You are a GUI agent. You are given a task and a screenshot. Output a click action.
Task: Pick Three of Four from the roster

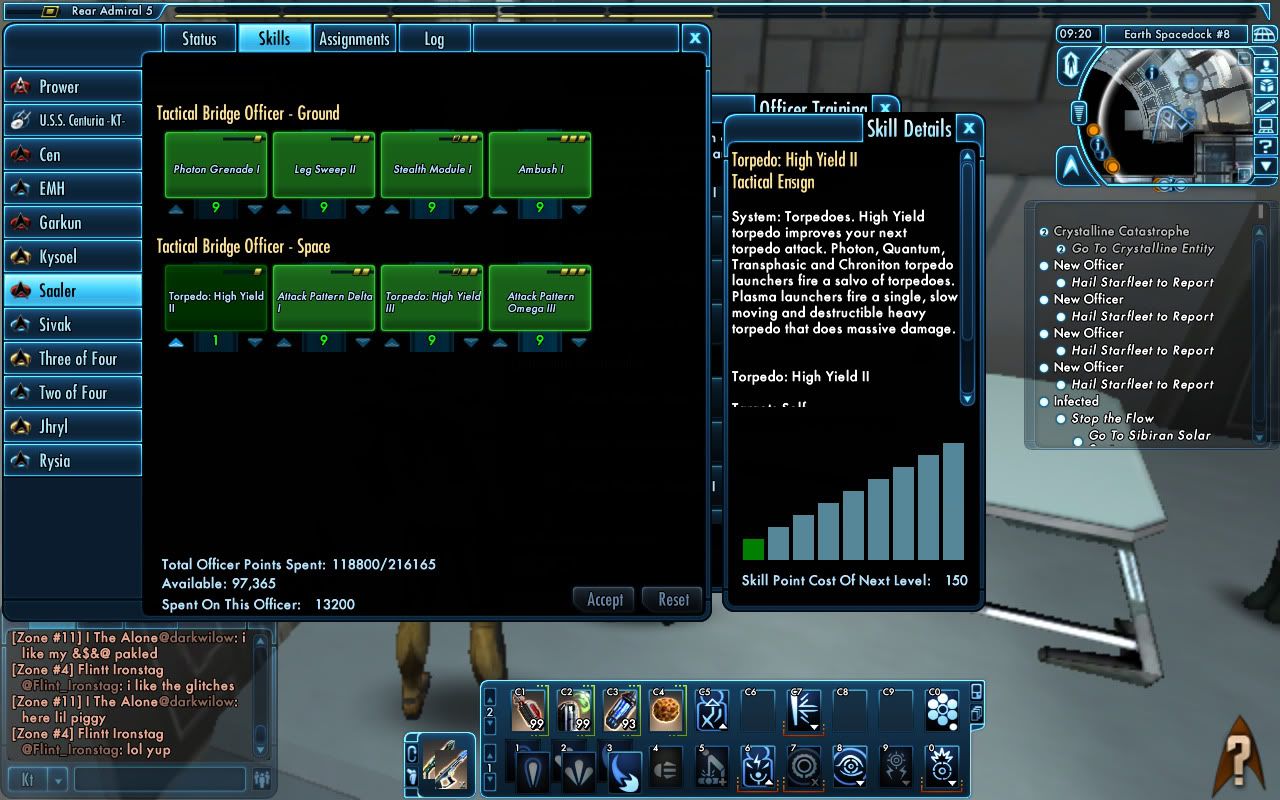[72, 358]
